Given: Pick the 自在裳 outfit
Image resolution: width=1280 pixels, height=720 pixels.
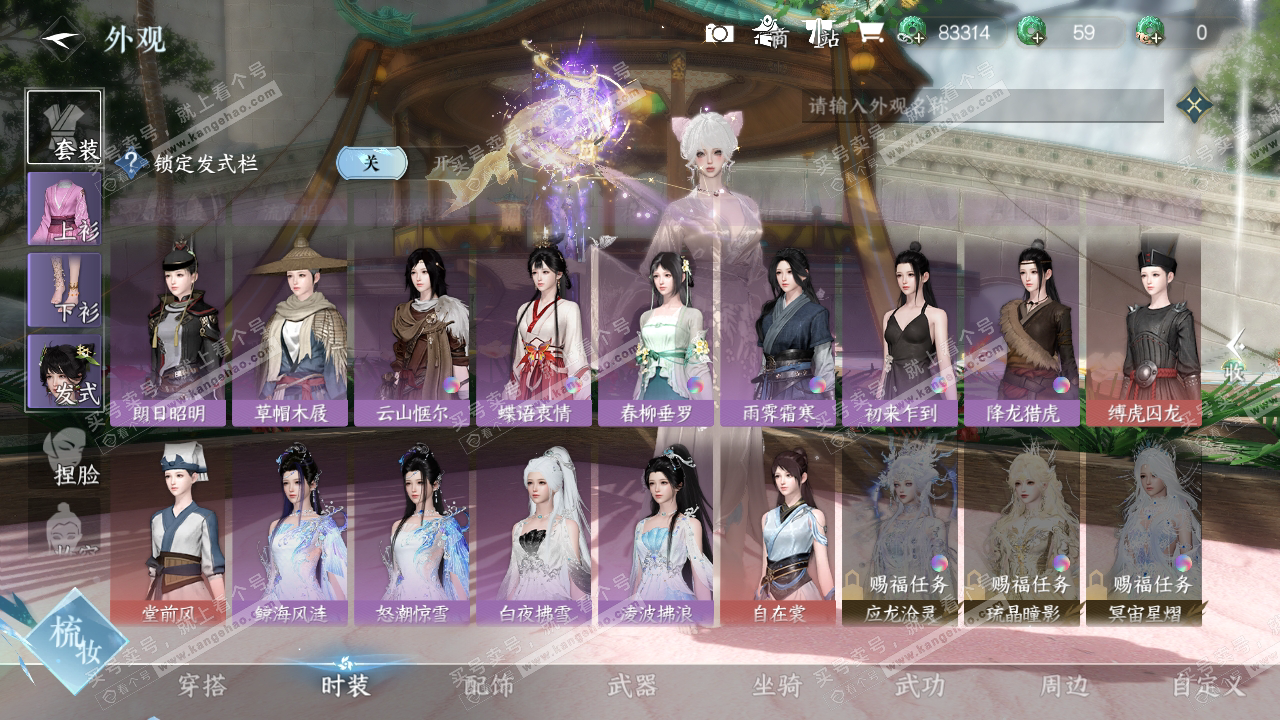Looking at the screenshot, I should point(779,532).
